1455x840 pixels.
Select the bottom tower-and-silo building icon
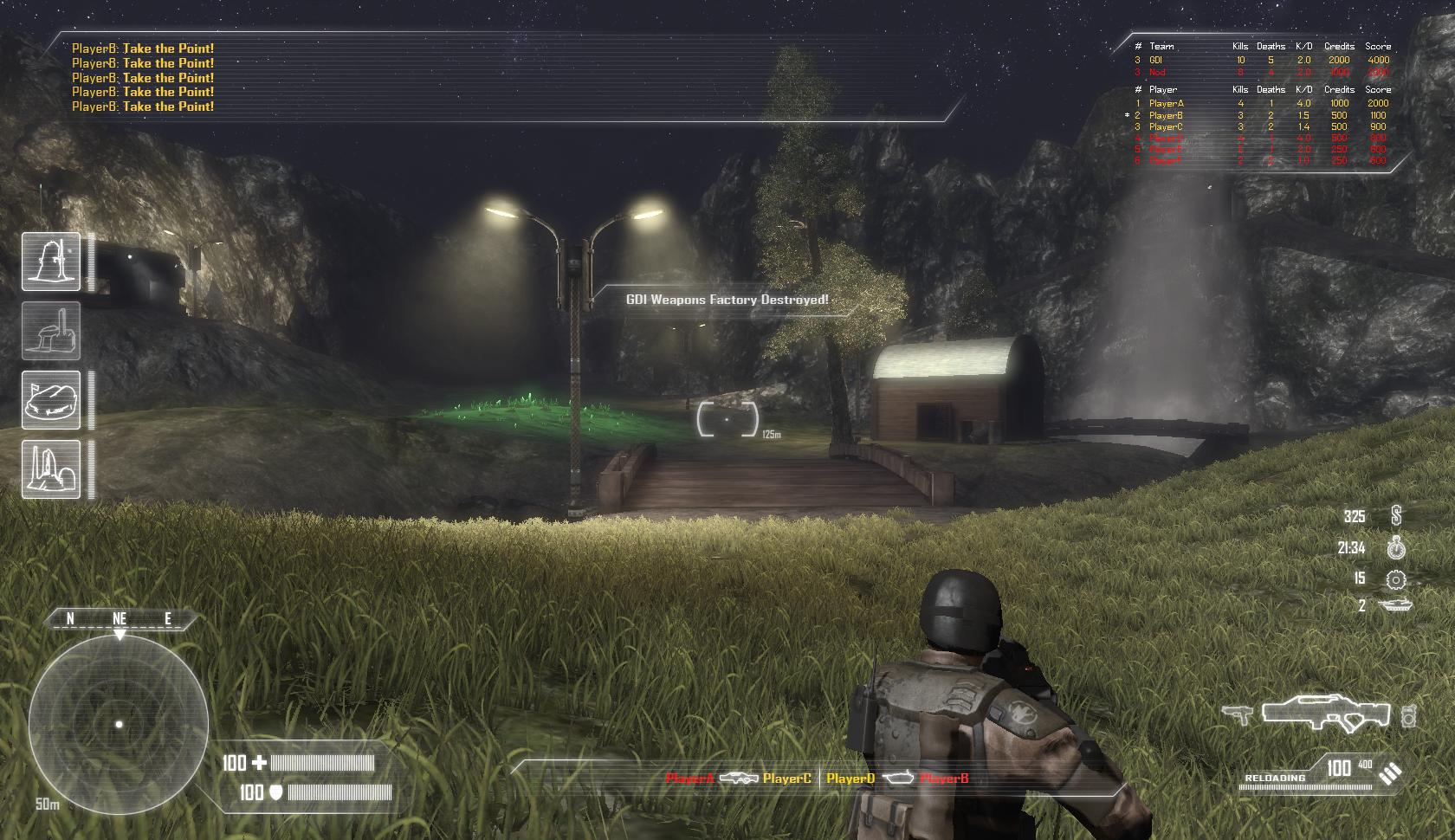point(51,469)
